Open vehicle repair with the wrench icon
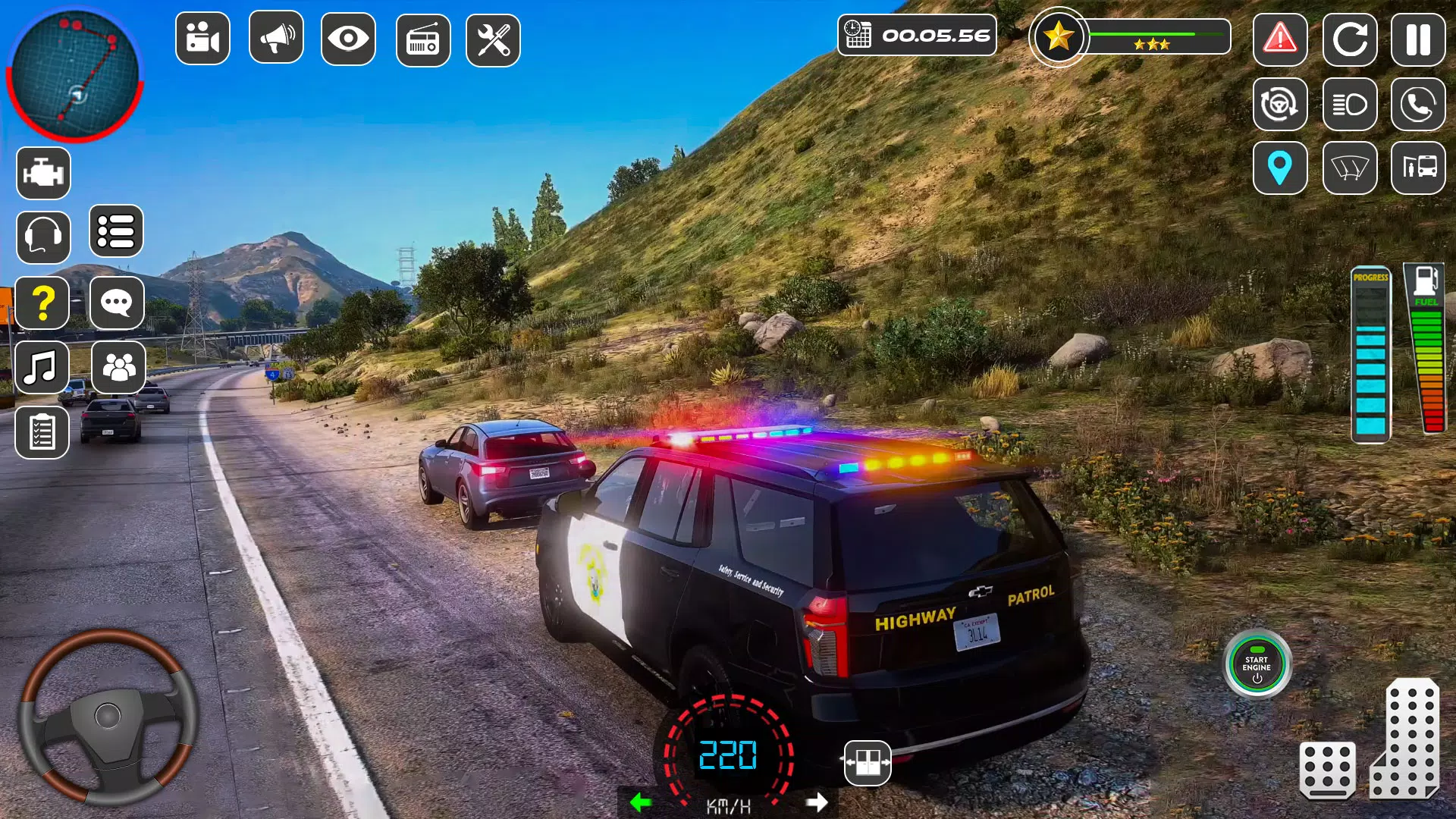Image resolution: width=1456 pixels, height=819 pixels. (x=493, y=39)
